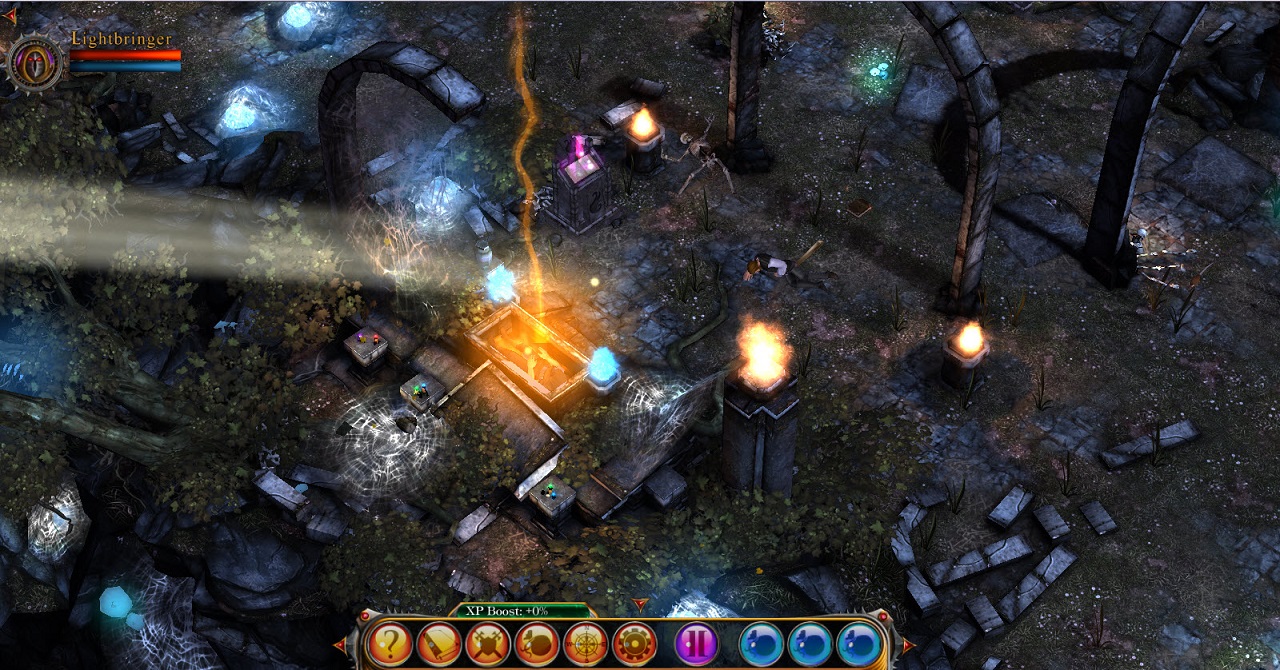
Task: Click the left-pointing red arrow on the action bar
Action: click(x=340, y=646)
